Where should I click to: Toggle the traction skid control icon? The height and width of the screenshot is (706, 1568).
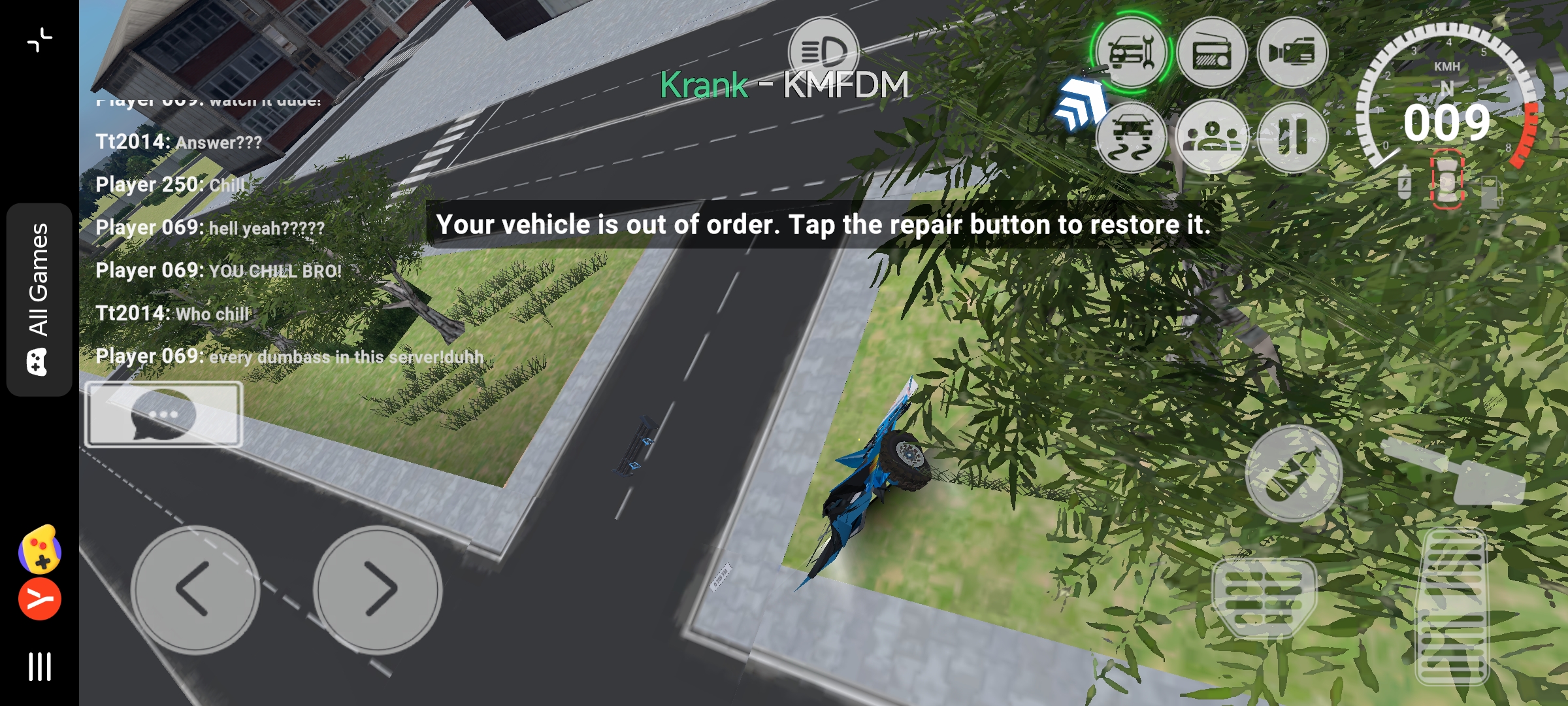point(1131,138)
